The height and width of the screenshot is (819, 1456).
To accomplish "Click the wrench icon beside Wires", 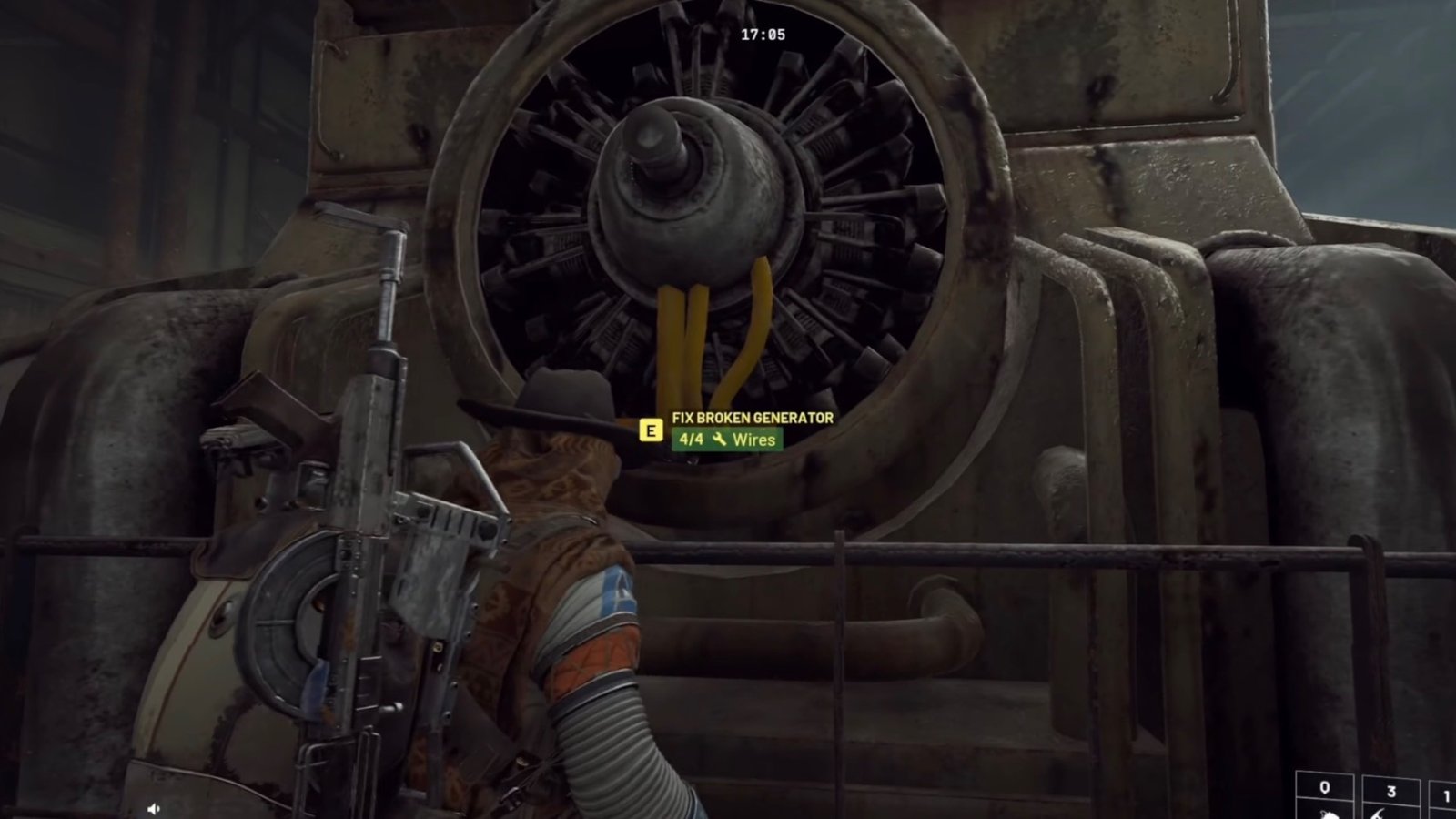I will 720,440.
